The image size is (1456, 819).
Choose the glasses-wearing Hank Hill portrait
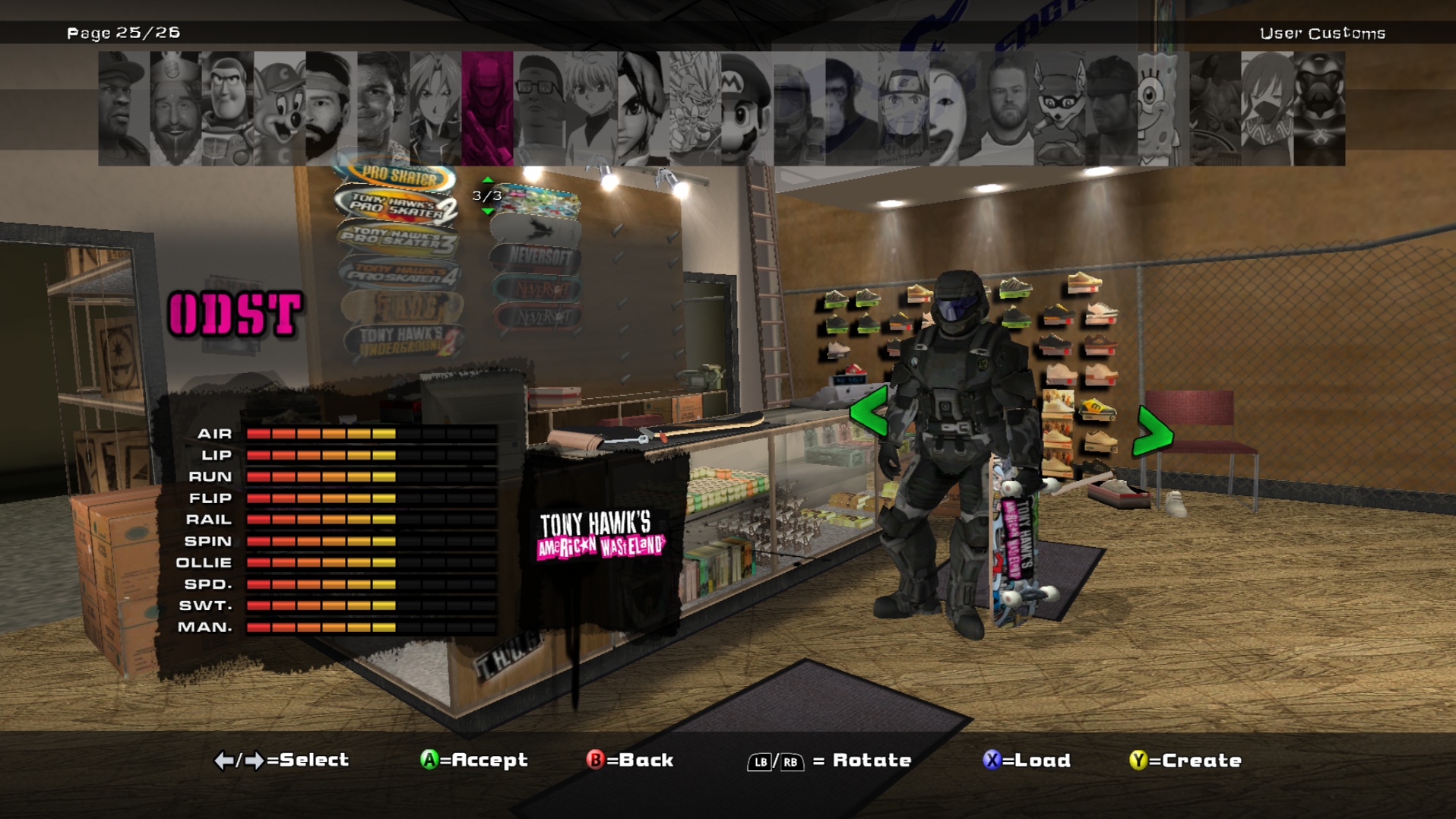click(x=539, y=108)
